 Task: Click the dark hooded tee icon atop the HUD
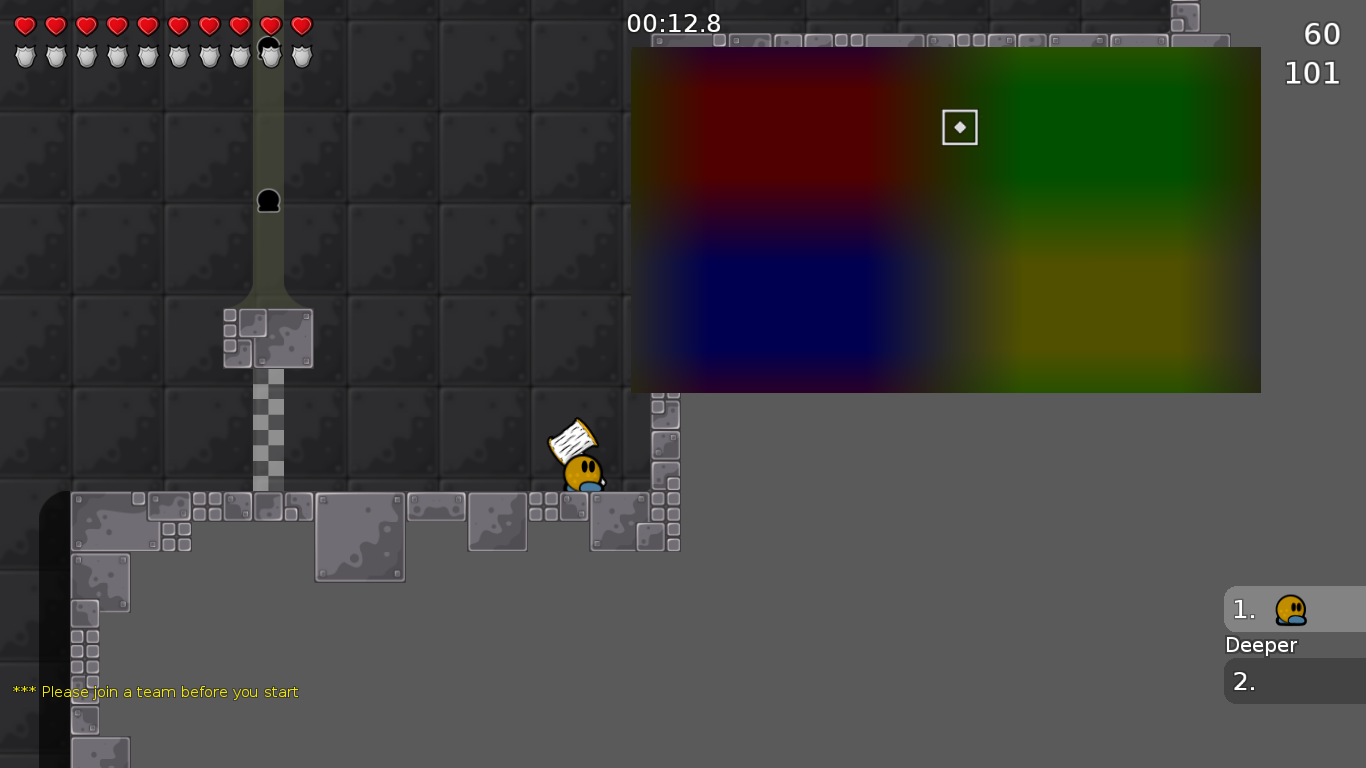[x=268, y=44]
